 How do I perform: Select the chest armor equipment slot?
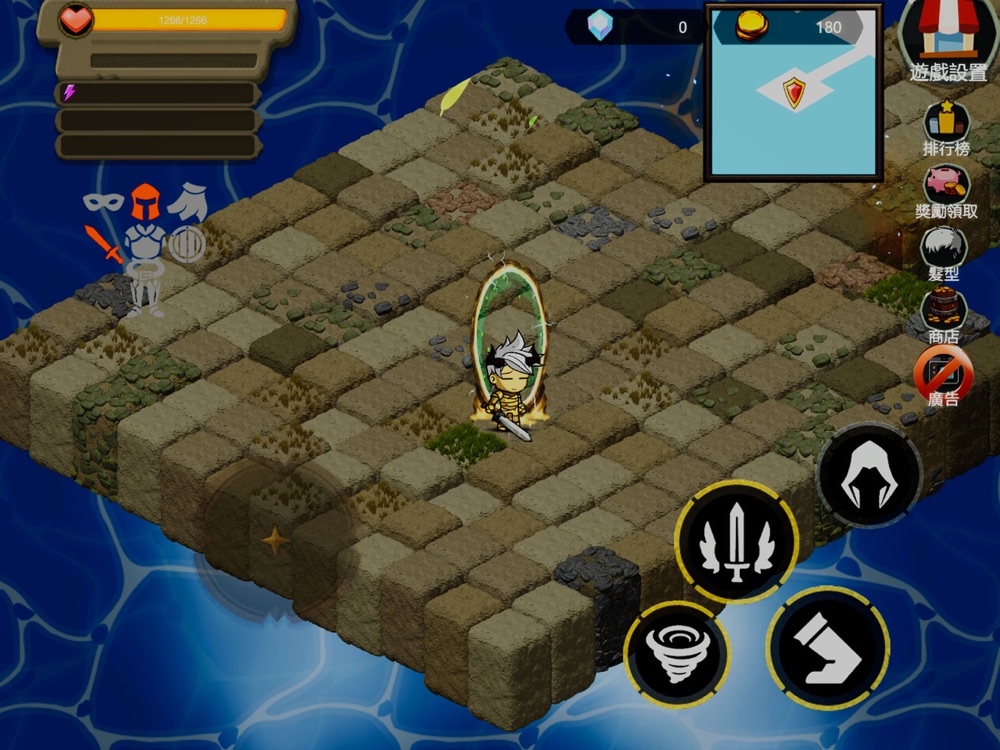(x=146, y=243)
